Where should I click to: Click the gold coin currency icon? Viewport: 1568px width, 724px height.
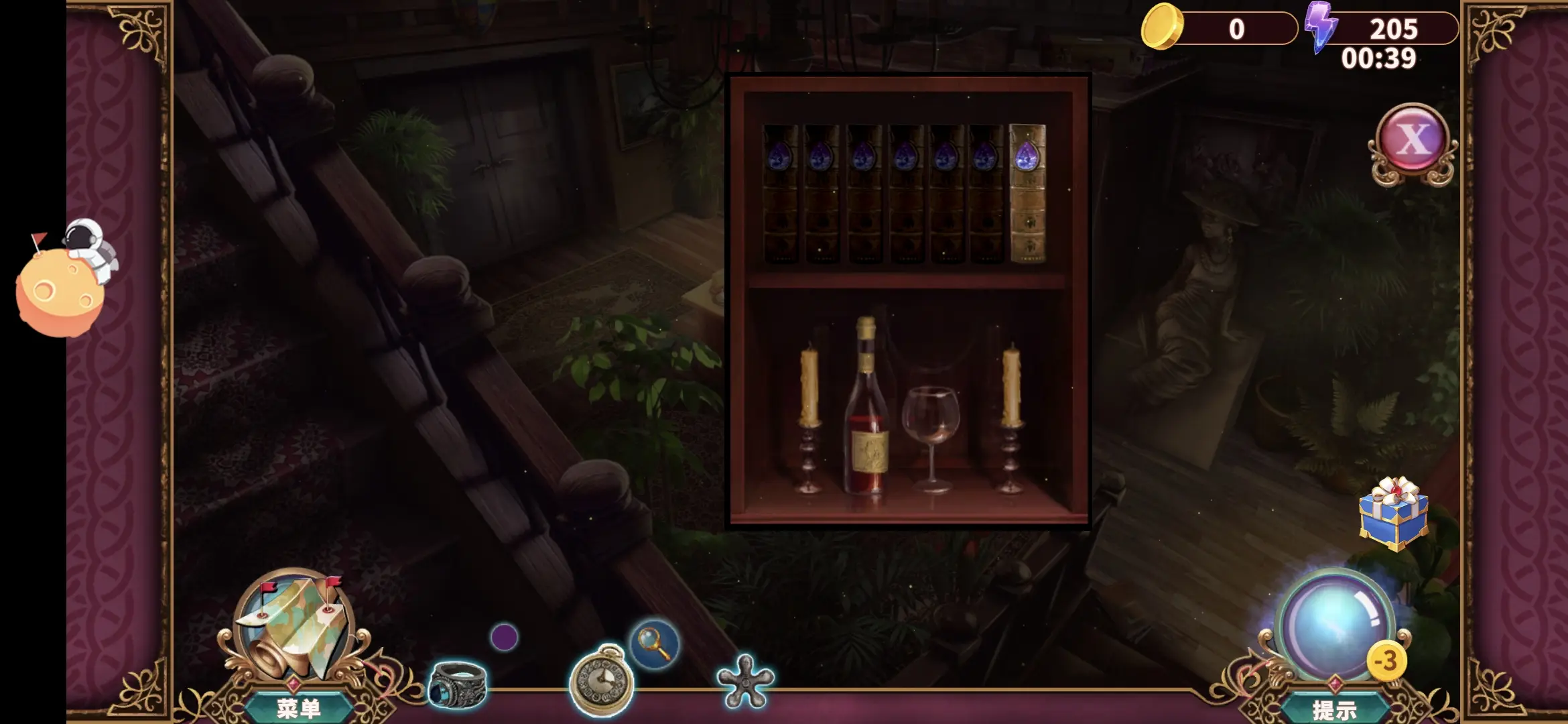[1162, 27]
